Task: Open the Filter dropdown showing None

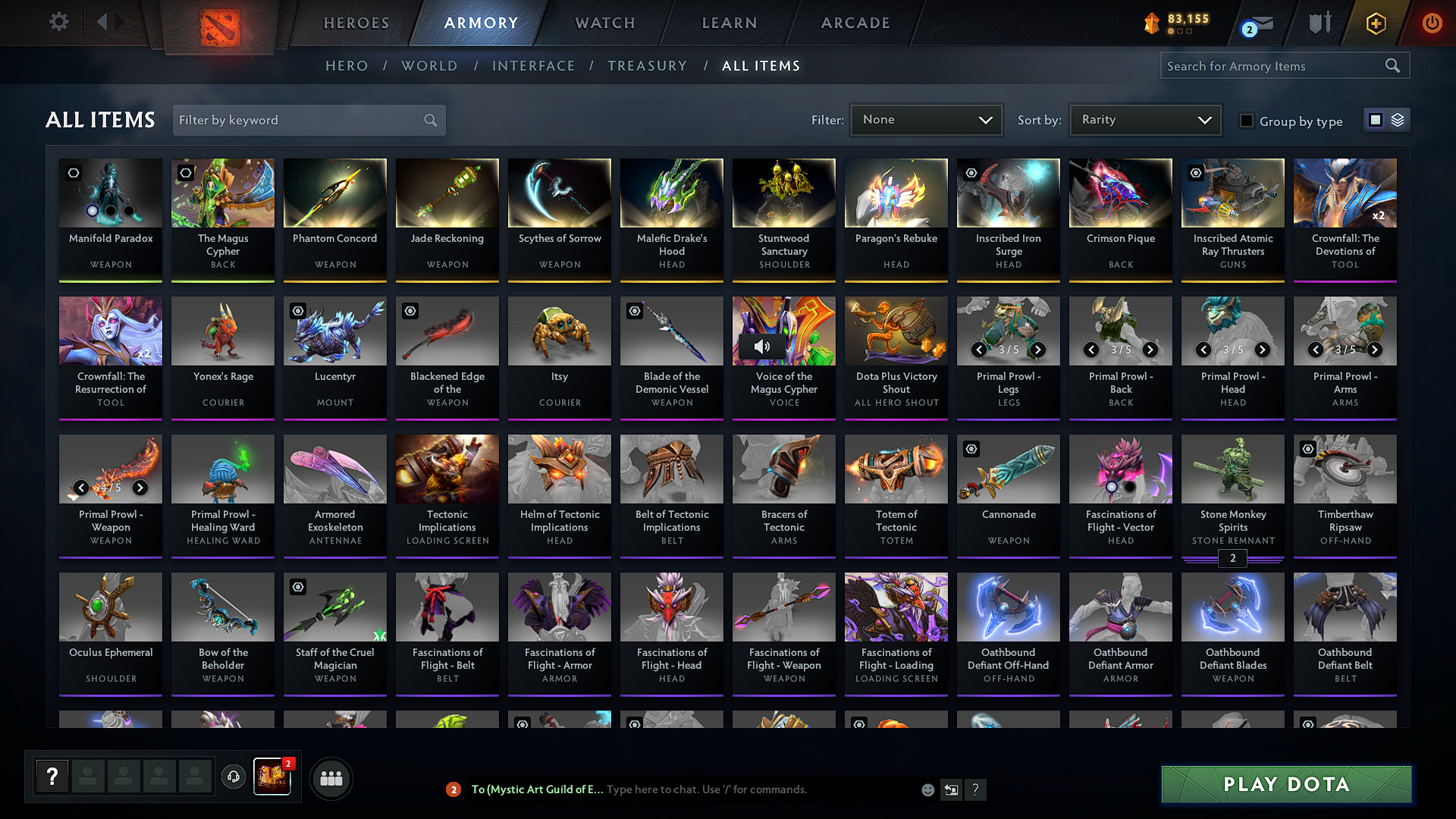Action: [x=926, y=119]
